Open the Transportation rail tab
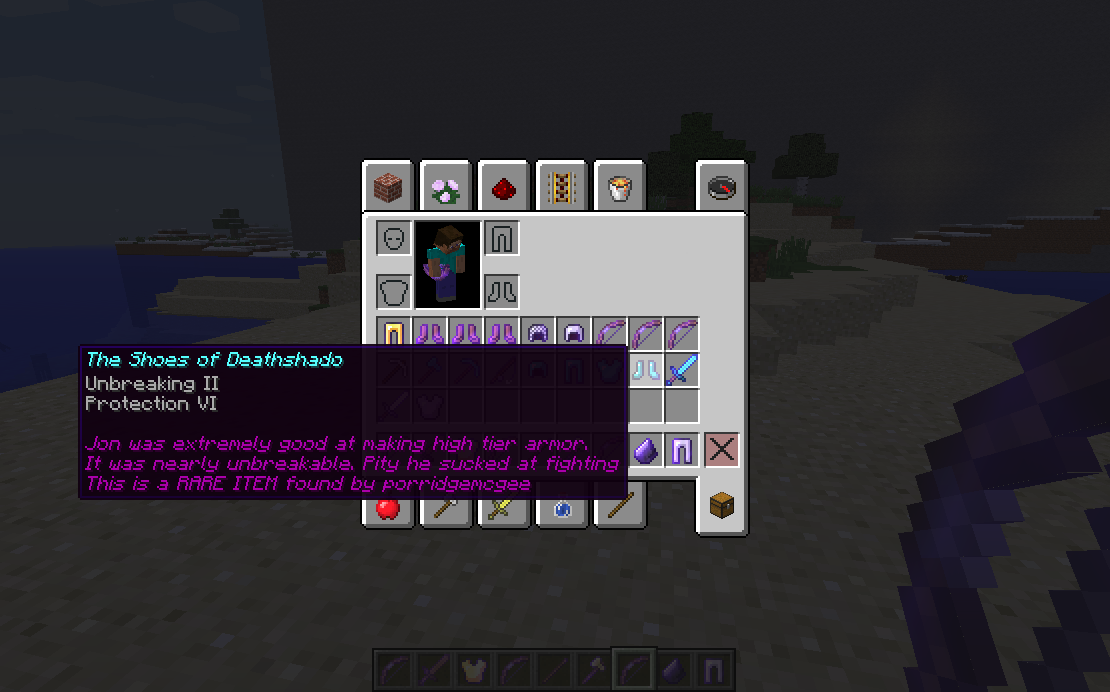Image resolution: width=1110 pixels, height=692 pixels. [x=561, y=187]
